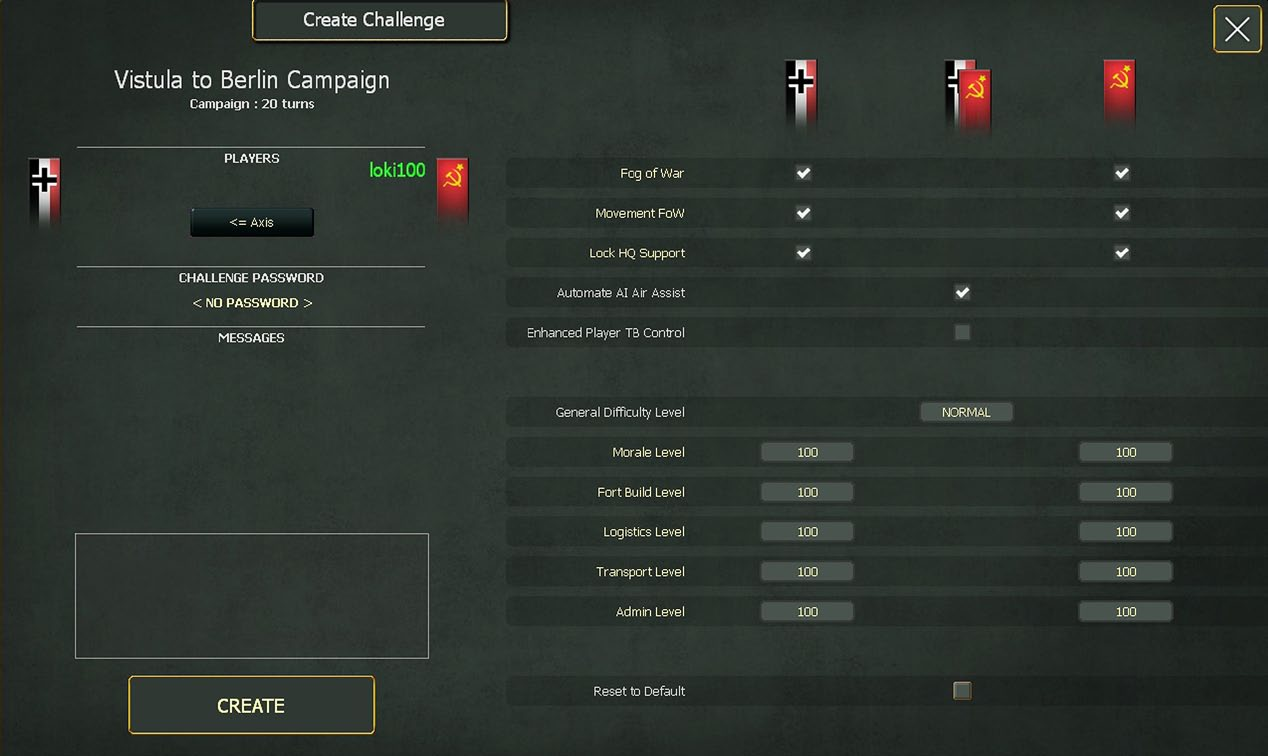Screen dimensions: 1268x756
Task: Toggle Axis Movement FoW checkbox
Action: click(803, 213)
